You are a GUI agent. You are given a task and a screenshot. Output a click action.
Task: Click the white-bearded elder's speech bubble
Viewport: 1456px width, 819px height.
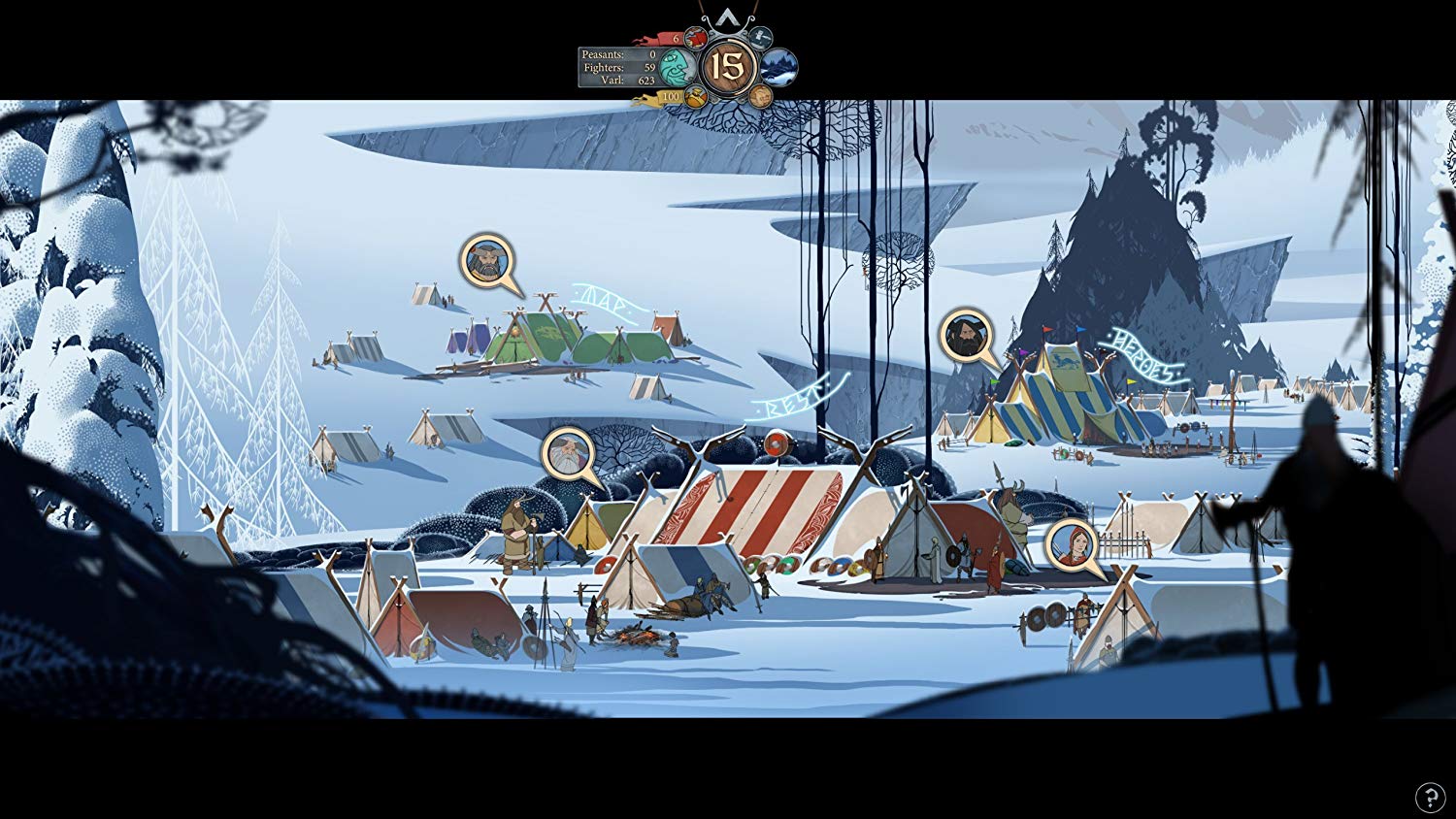567,454
